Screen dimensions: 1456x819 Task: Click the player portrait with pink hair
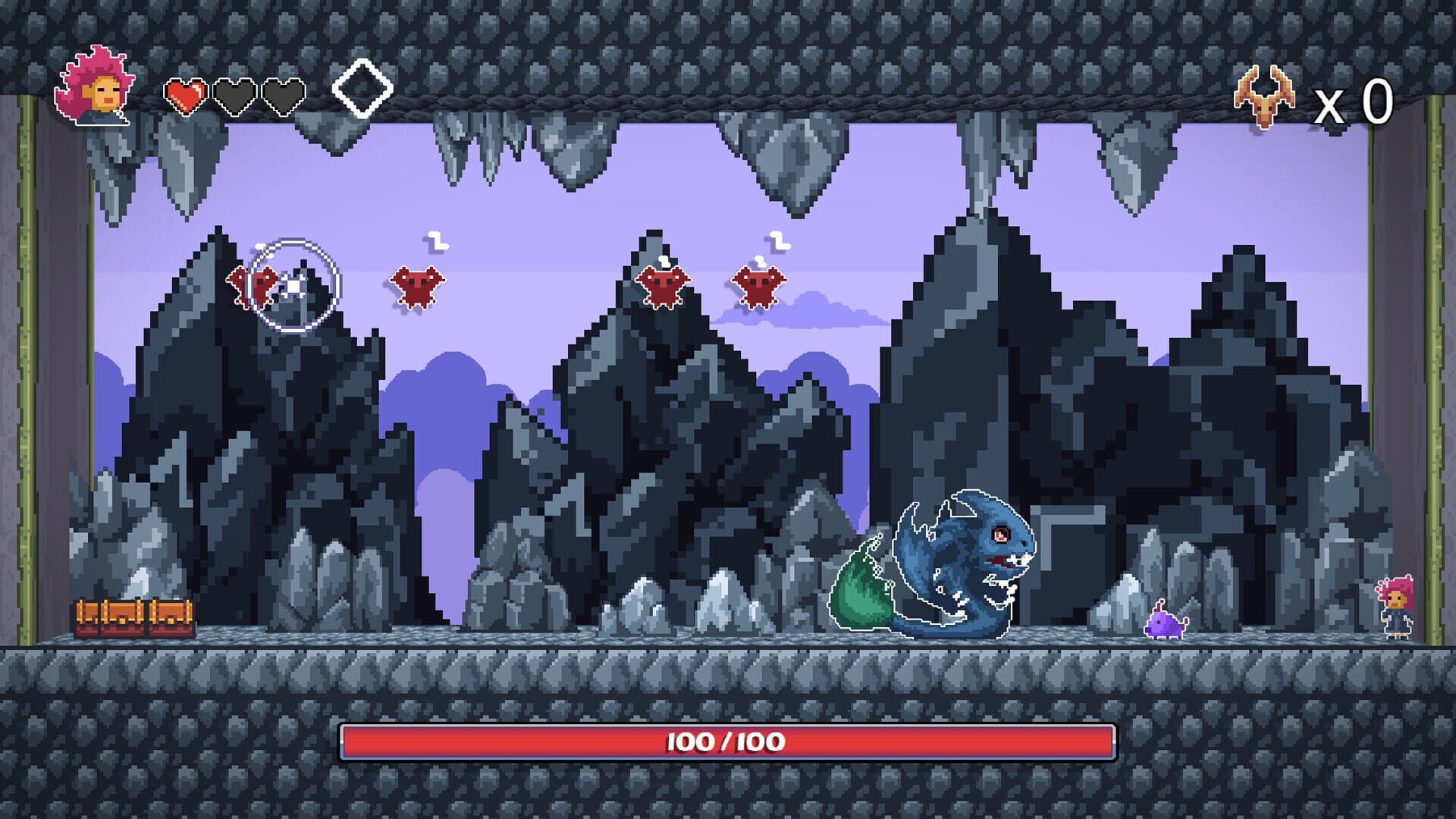click(x=95, y=87)
